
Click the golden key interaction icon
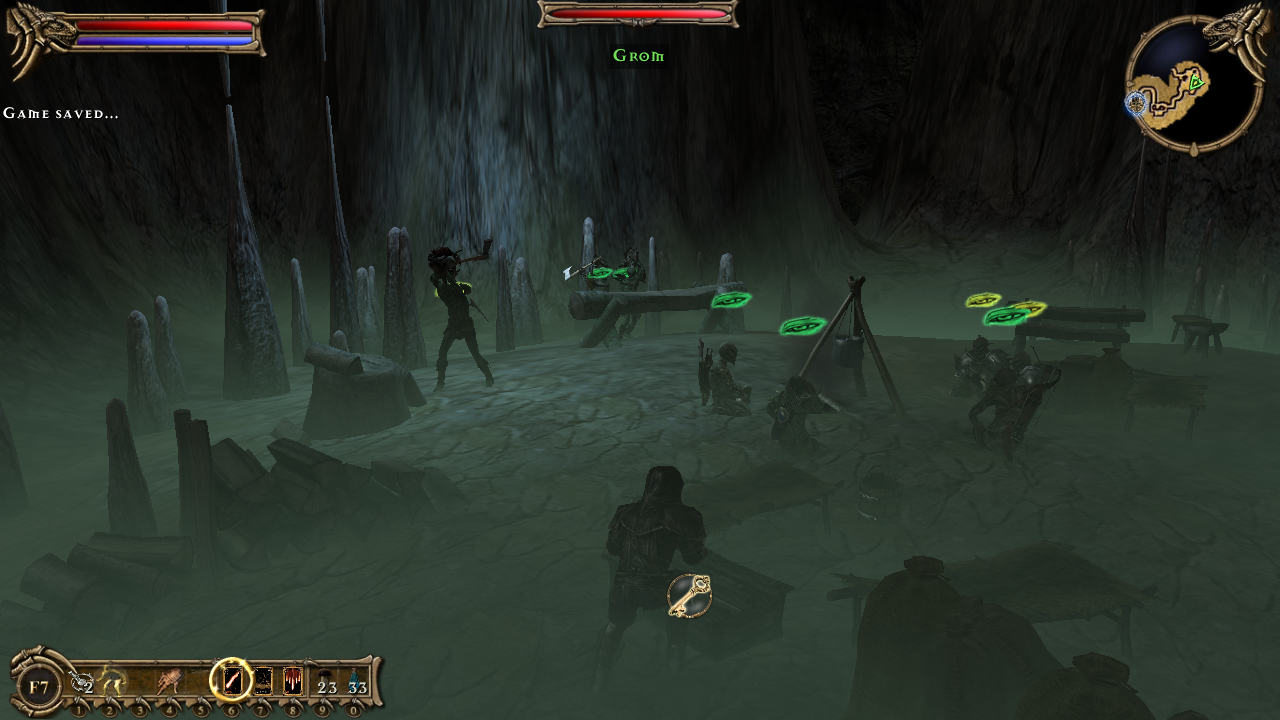point(690,596)
